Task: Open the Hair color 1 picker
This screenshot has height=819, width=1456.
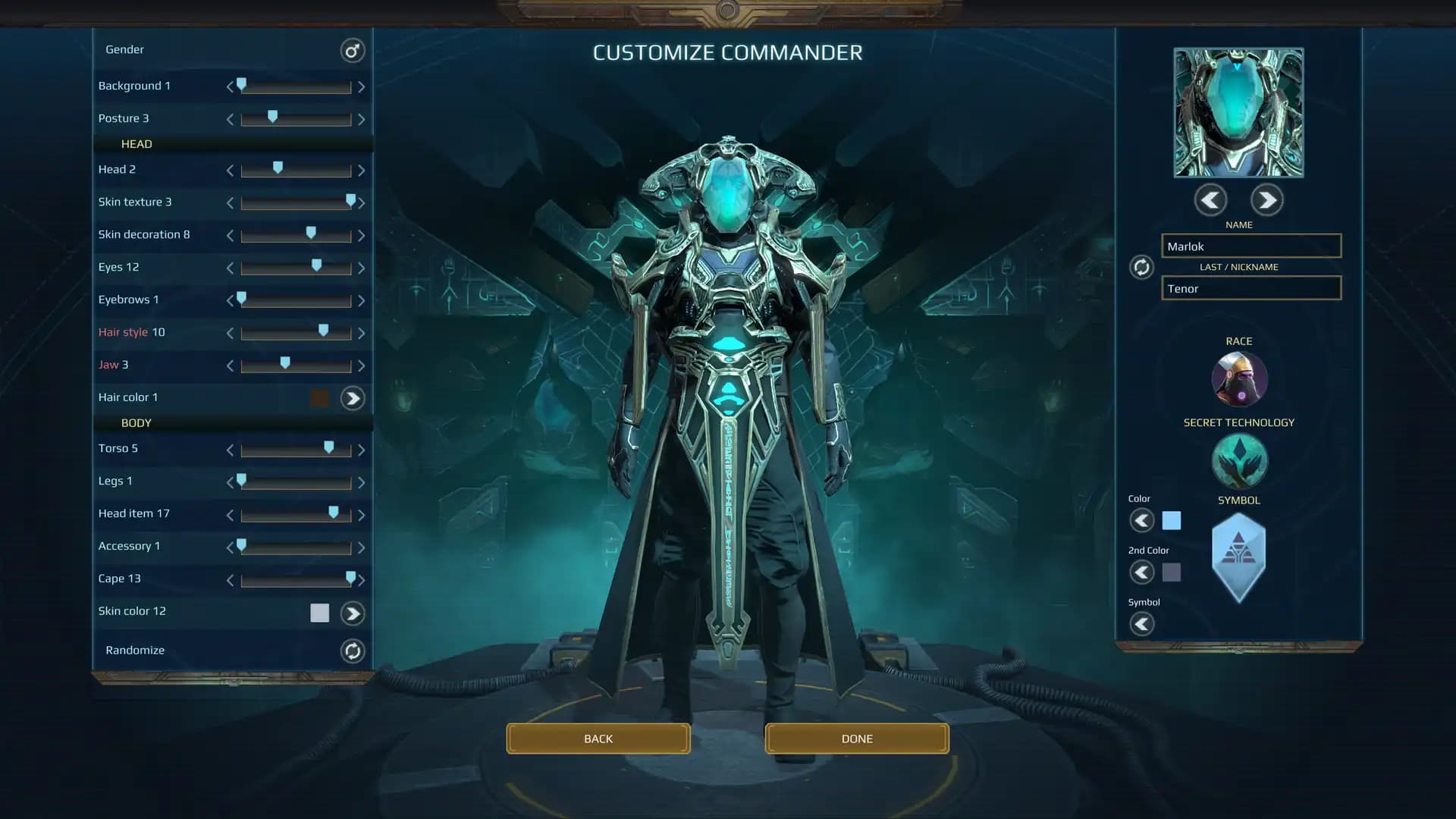Action: [352, 397]
